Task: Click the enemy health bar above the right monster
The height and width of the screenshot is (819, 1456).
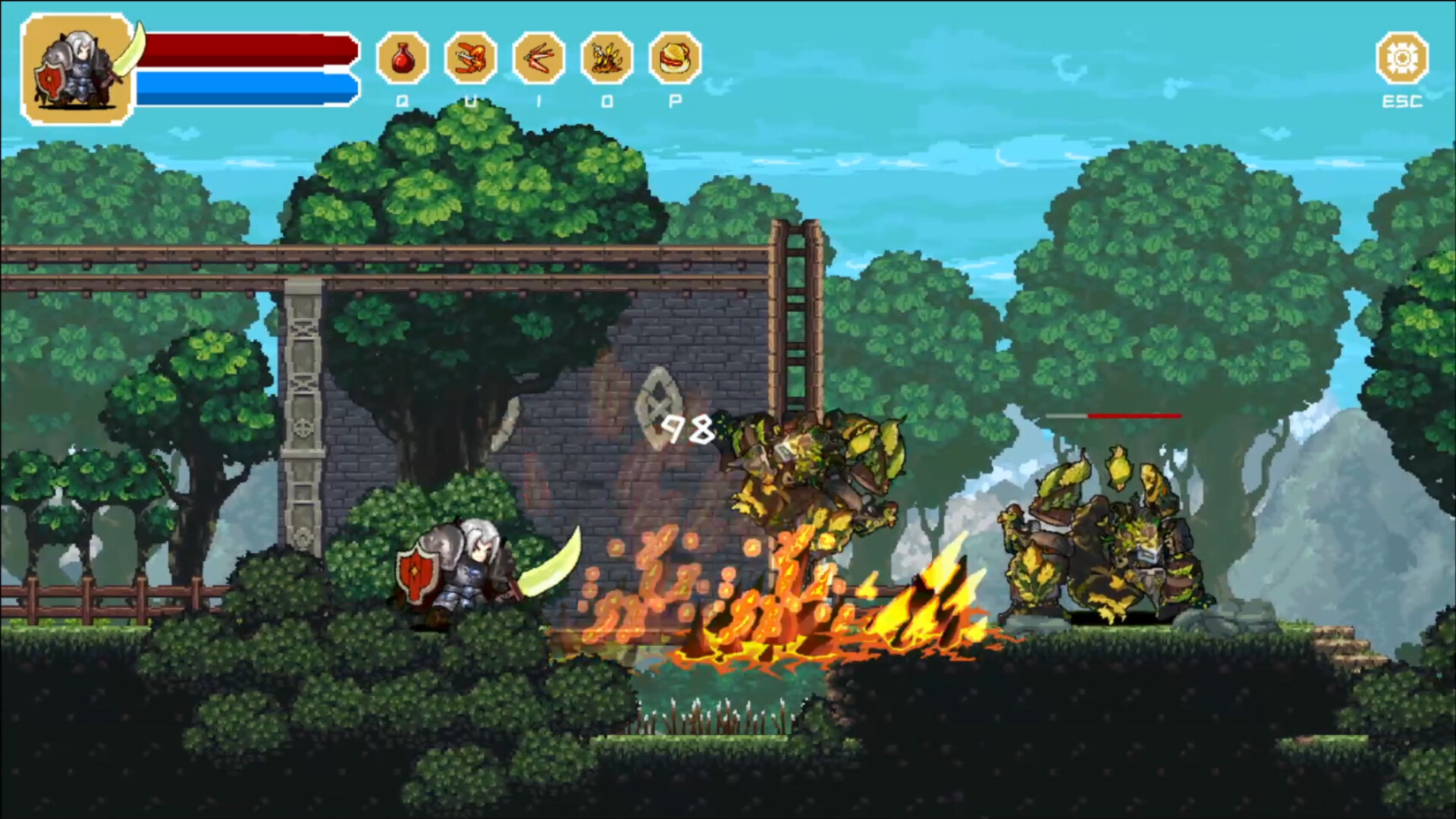Action: pyautogui.click(x=1115, y=416)
